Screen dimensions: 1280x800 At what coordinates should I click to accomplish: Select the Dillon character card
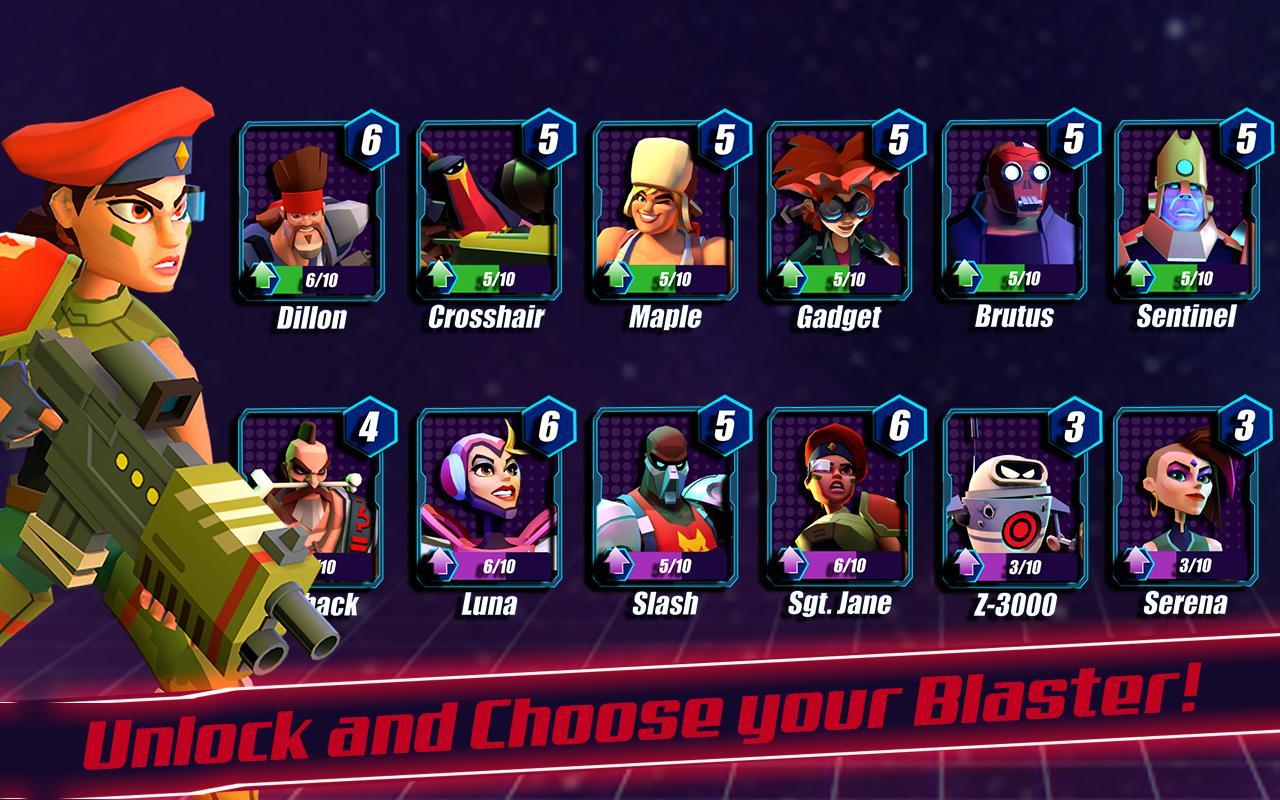tap(313, 215)
